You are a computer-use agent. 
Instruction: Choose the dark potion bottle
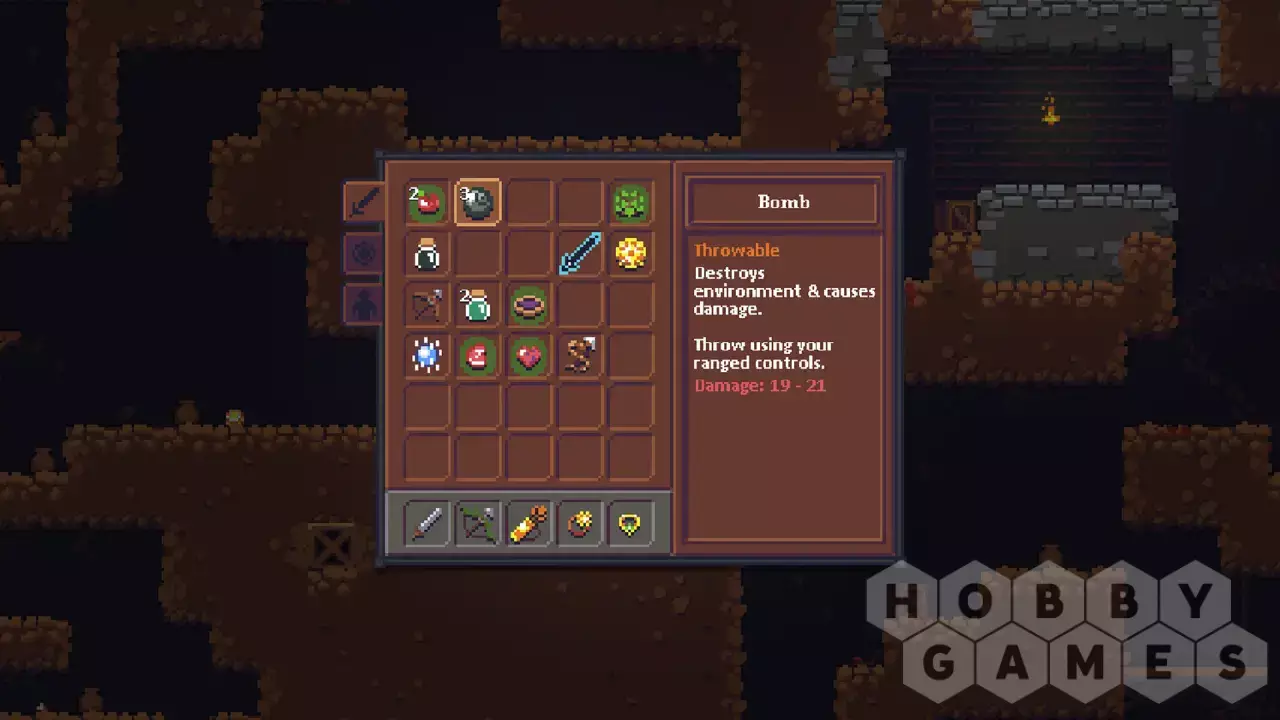427,254
